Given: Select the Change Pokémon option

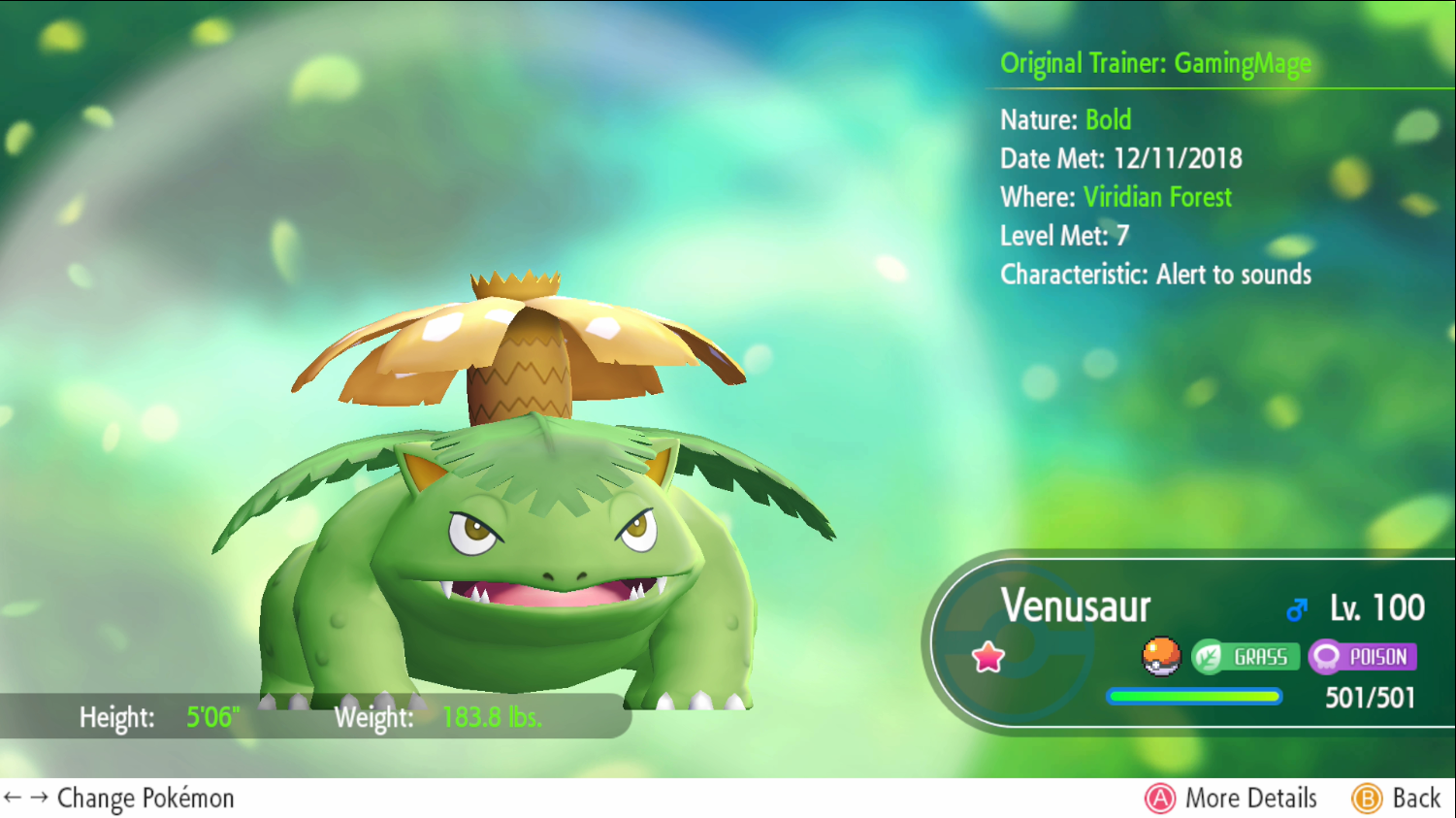Looking at the screenshot, I should (119, 798).
